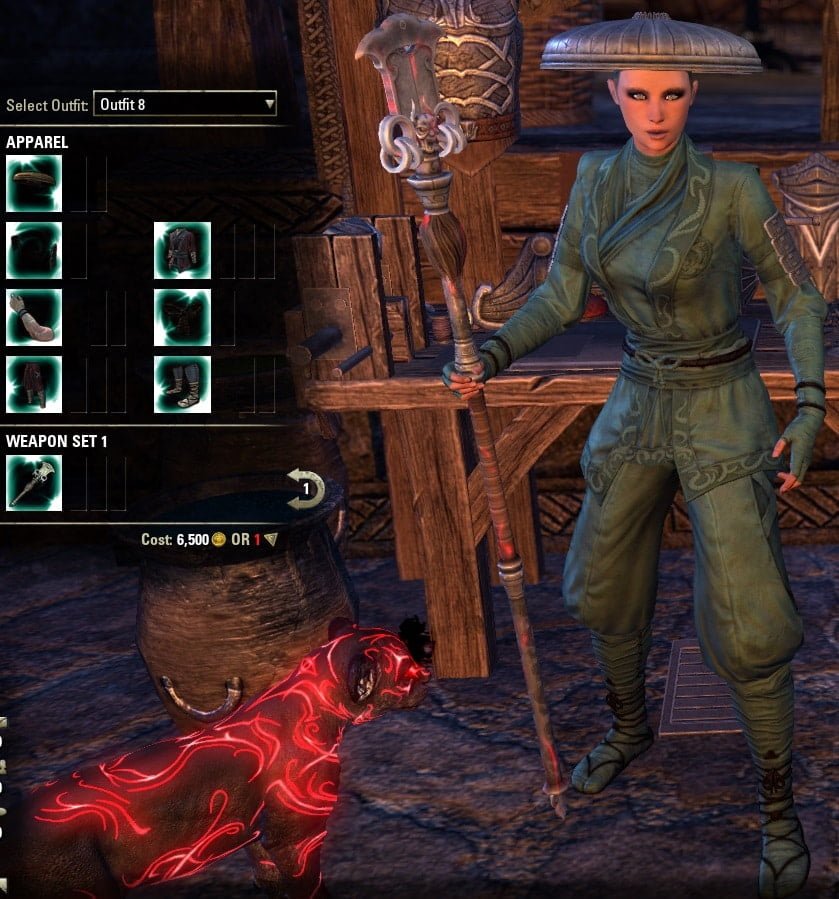The image size is (839, 899).
Task: Select the wrapped boots slot
Action: pos(182,384)
